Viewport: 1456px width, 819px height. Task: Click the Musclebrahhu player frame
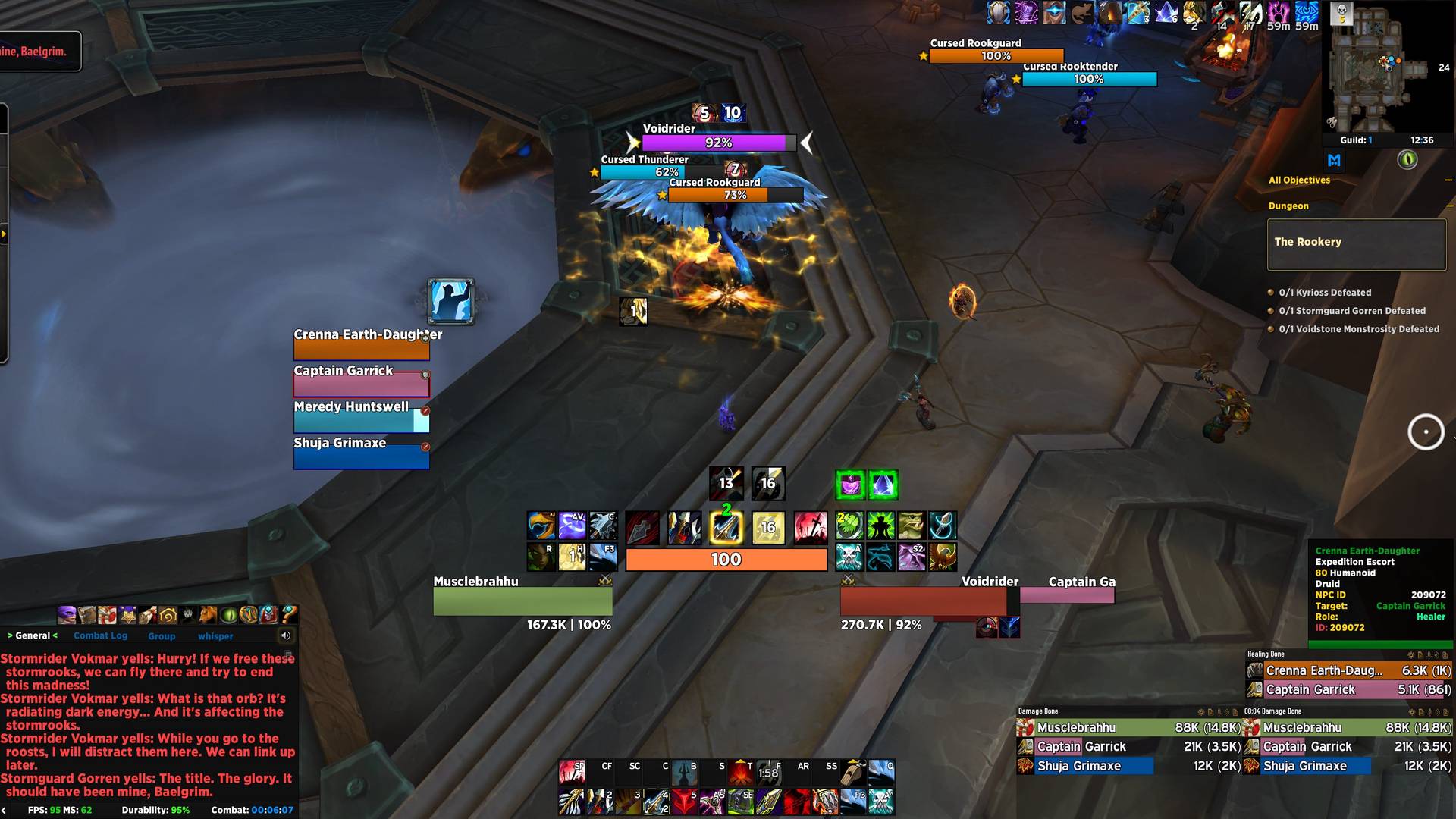click(522, 601)
